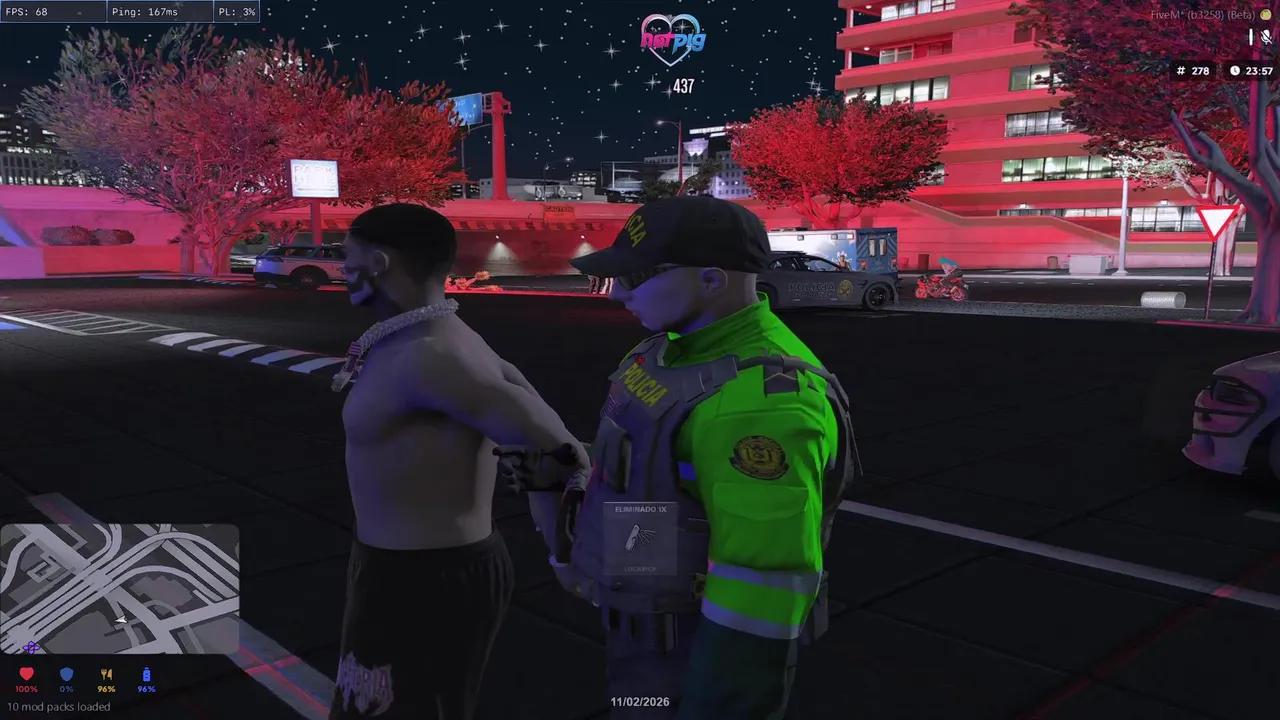1280x720 pixels.
Task: Select the hunger fork and knife icon
Action: click(x=106, y=675)
